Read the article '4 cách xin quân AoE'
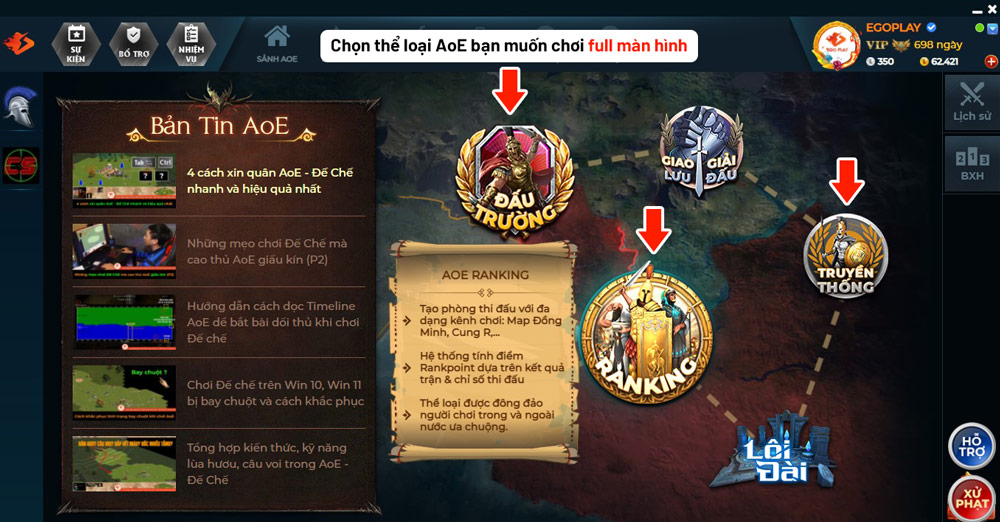Viewport: 1000px width, 522px height. click(269, 180)
